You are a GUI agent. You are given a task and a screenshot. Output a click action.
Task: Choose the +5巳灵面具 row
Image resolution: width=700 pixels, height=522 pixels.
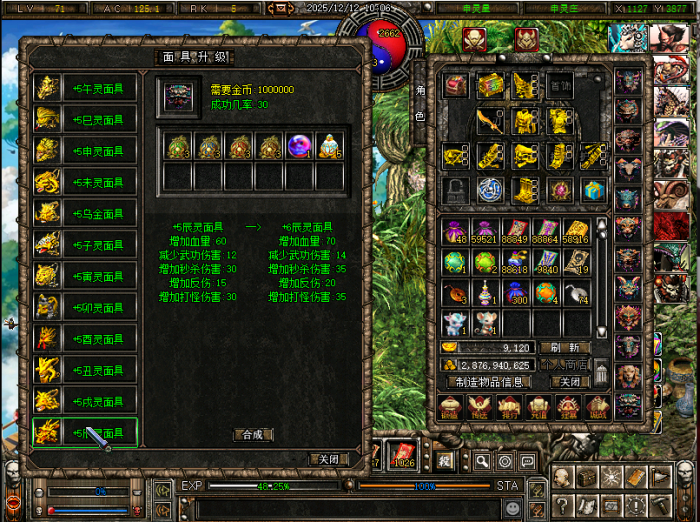pyautogui.click(x=85, y=120)
